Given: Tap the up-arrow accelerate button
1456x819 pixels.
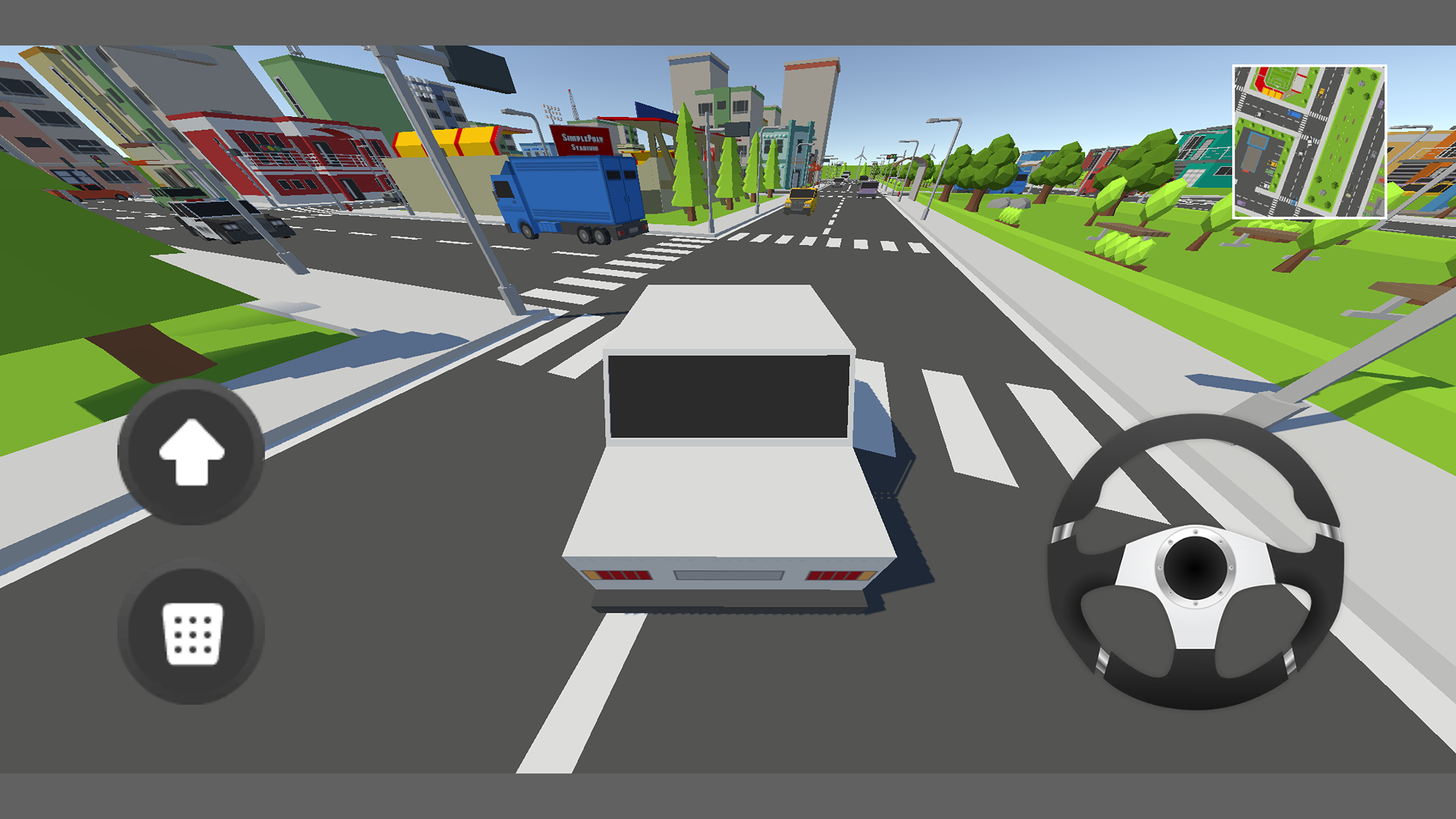Looking at the screenshot, I should 191,452.
